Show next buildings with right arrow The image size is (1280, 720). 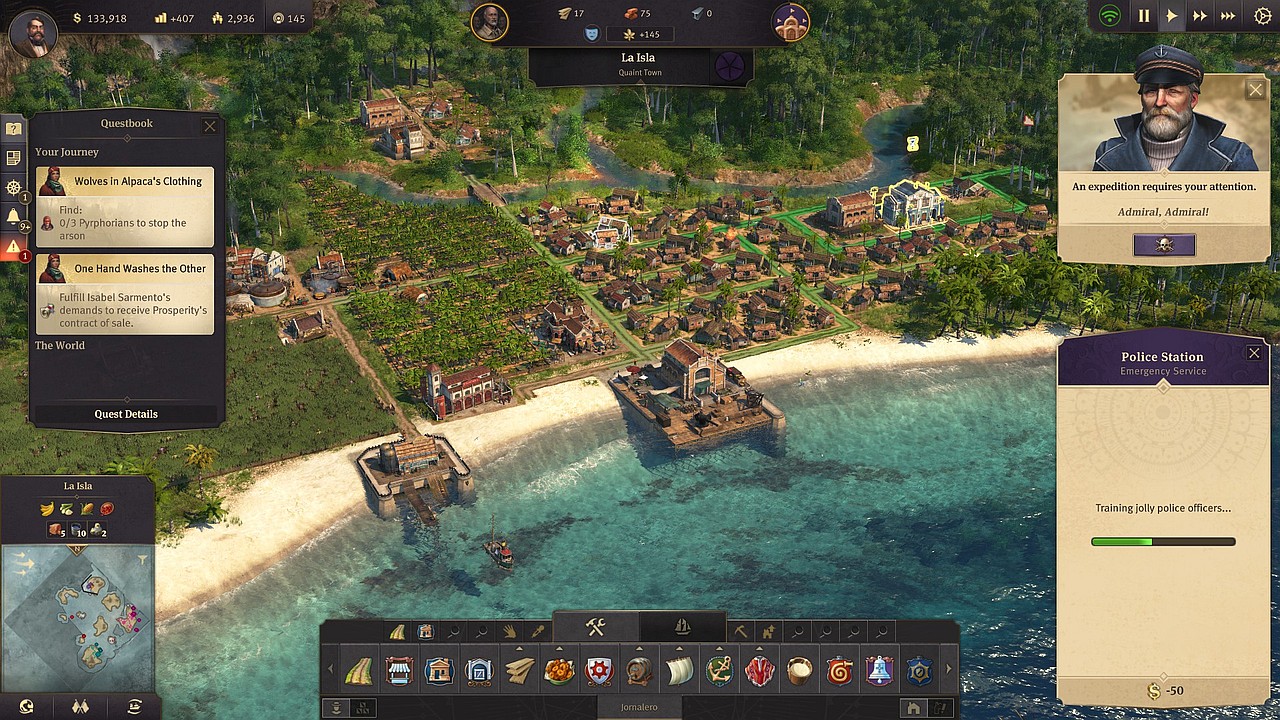pos(949,670)
